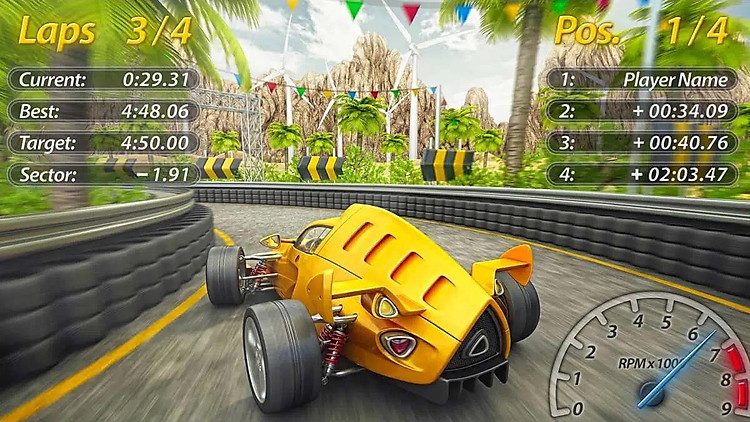
Task: Click the third-place +00:40.76 standings row
Action: pyautogui.click(x=645, y=143)
